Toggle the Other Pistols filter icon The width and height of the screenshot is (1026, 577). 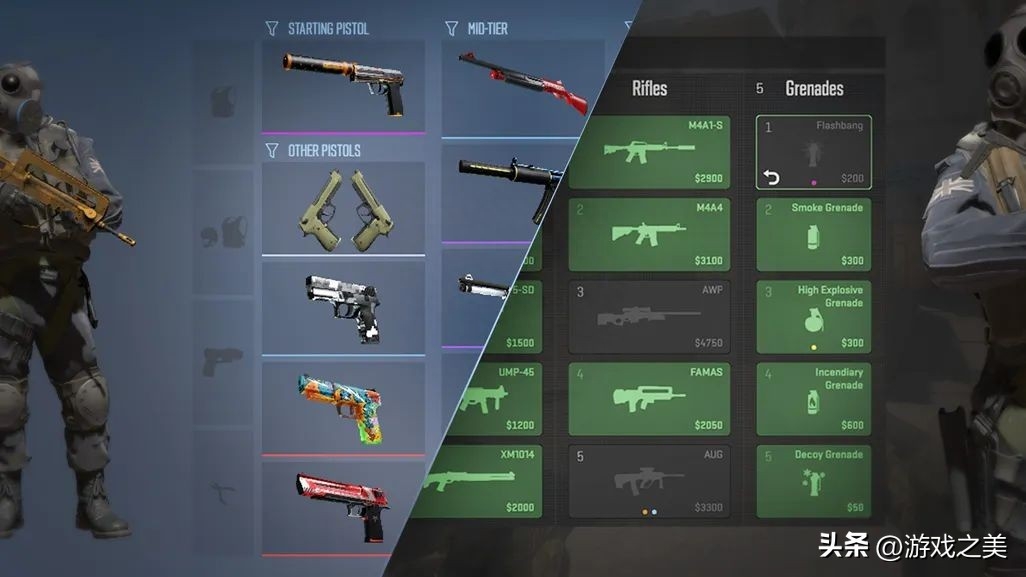click(271, 150)
